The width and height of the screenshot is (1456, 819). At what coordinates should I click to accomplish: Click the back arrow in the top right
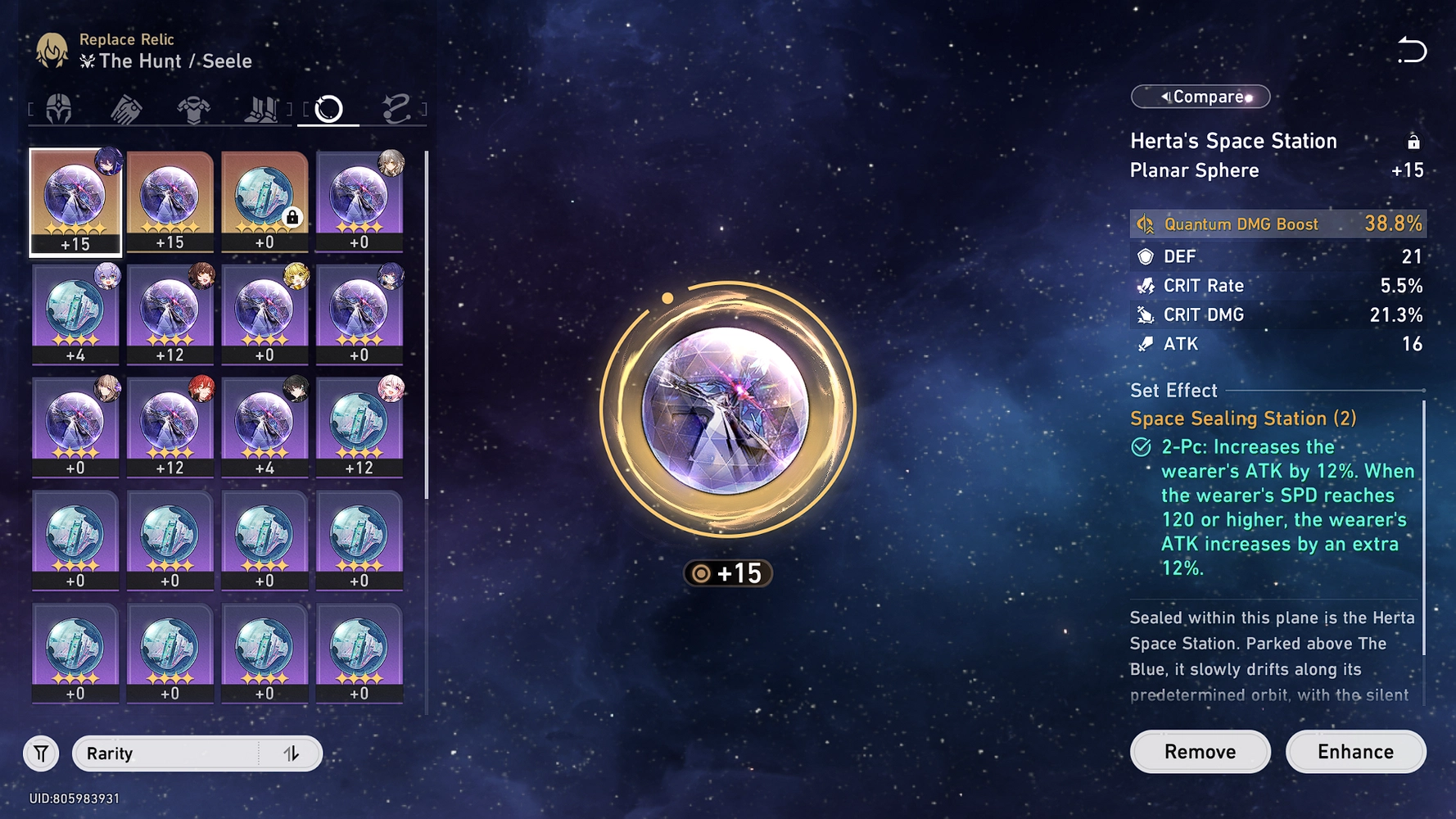pyautogui.click(x=1413, y=51)
